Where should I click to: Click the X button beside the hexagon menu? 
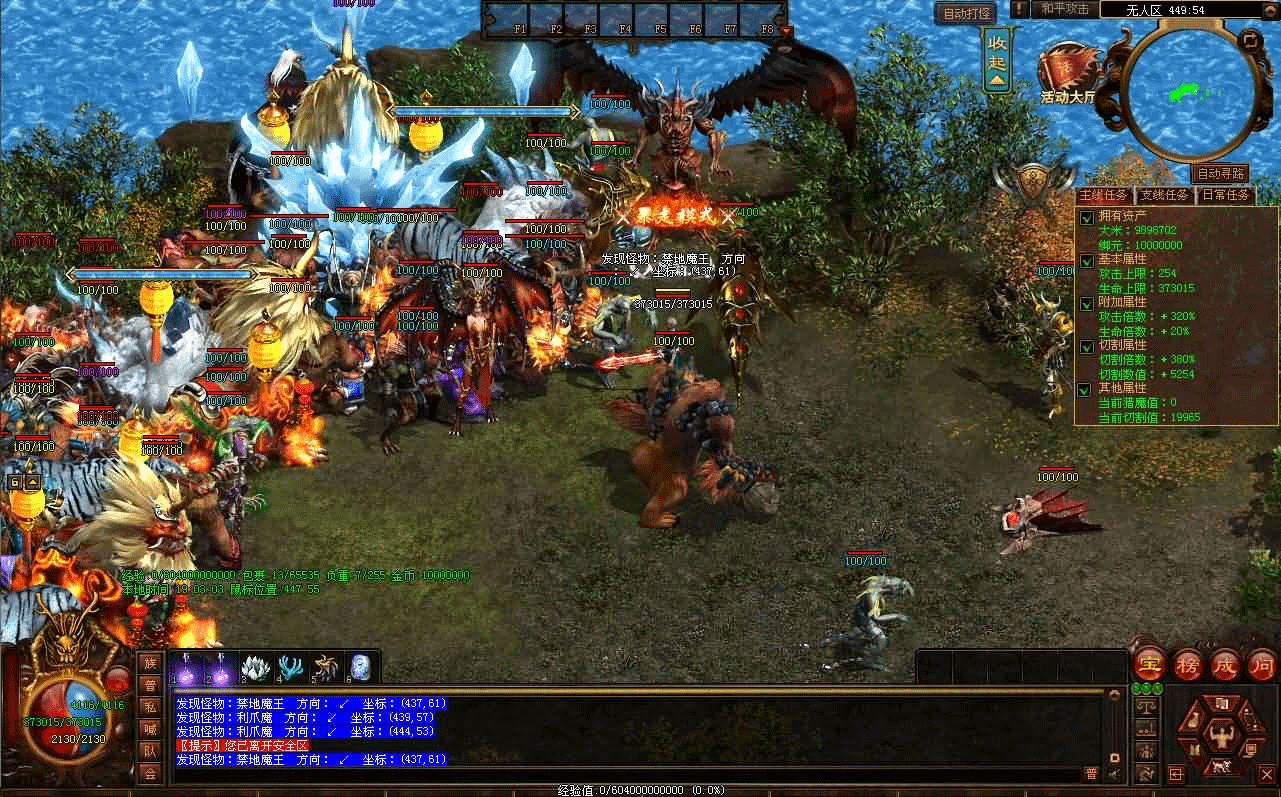pos(1266,775)
